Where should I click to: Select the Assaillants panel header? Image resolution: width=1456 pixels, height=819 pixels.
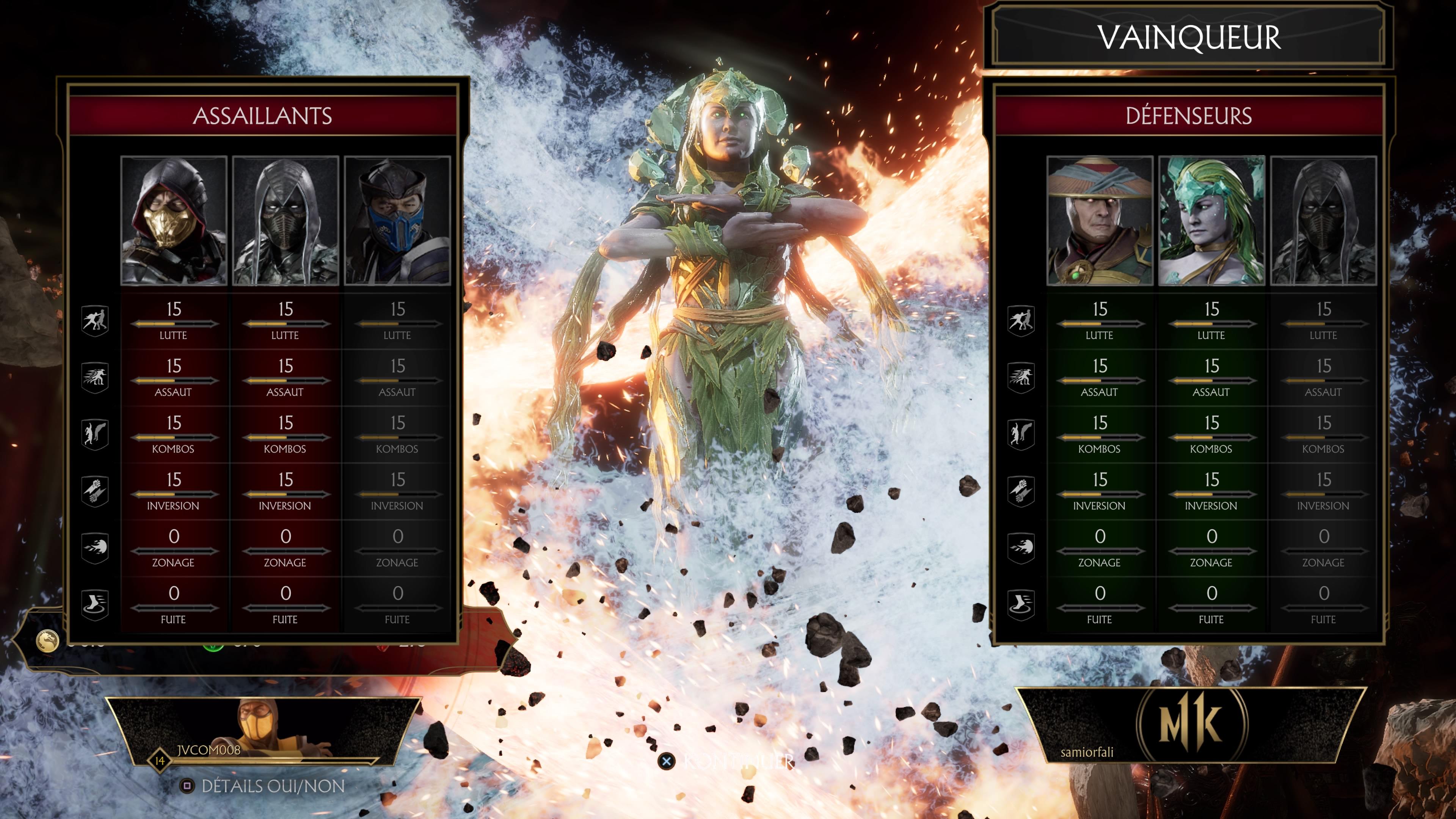(x=262, y=116)
